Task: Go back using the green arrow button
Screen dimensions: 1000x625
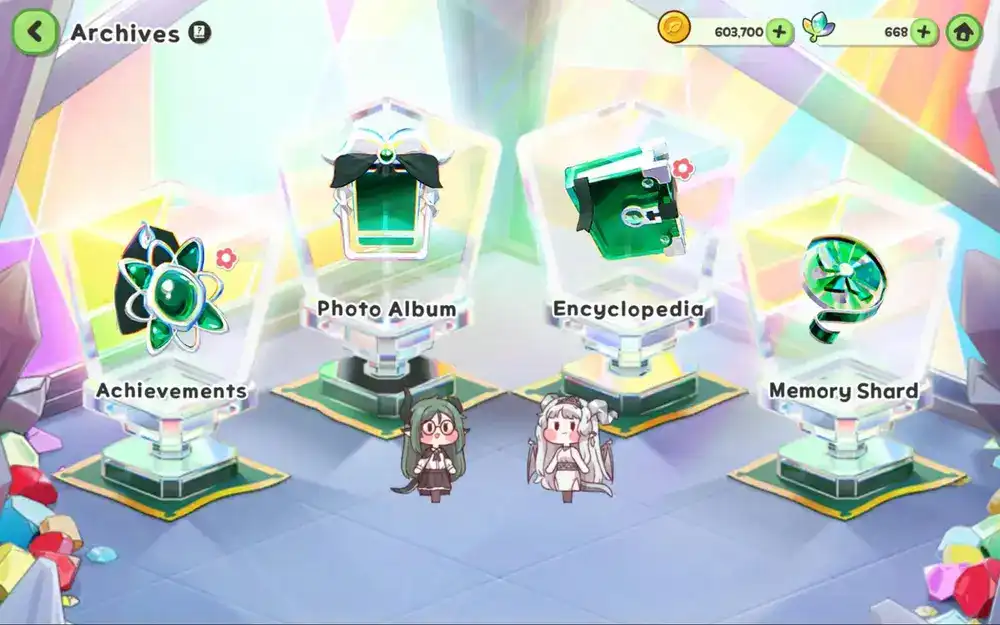Action: 34,32
